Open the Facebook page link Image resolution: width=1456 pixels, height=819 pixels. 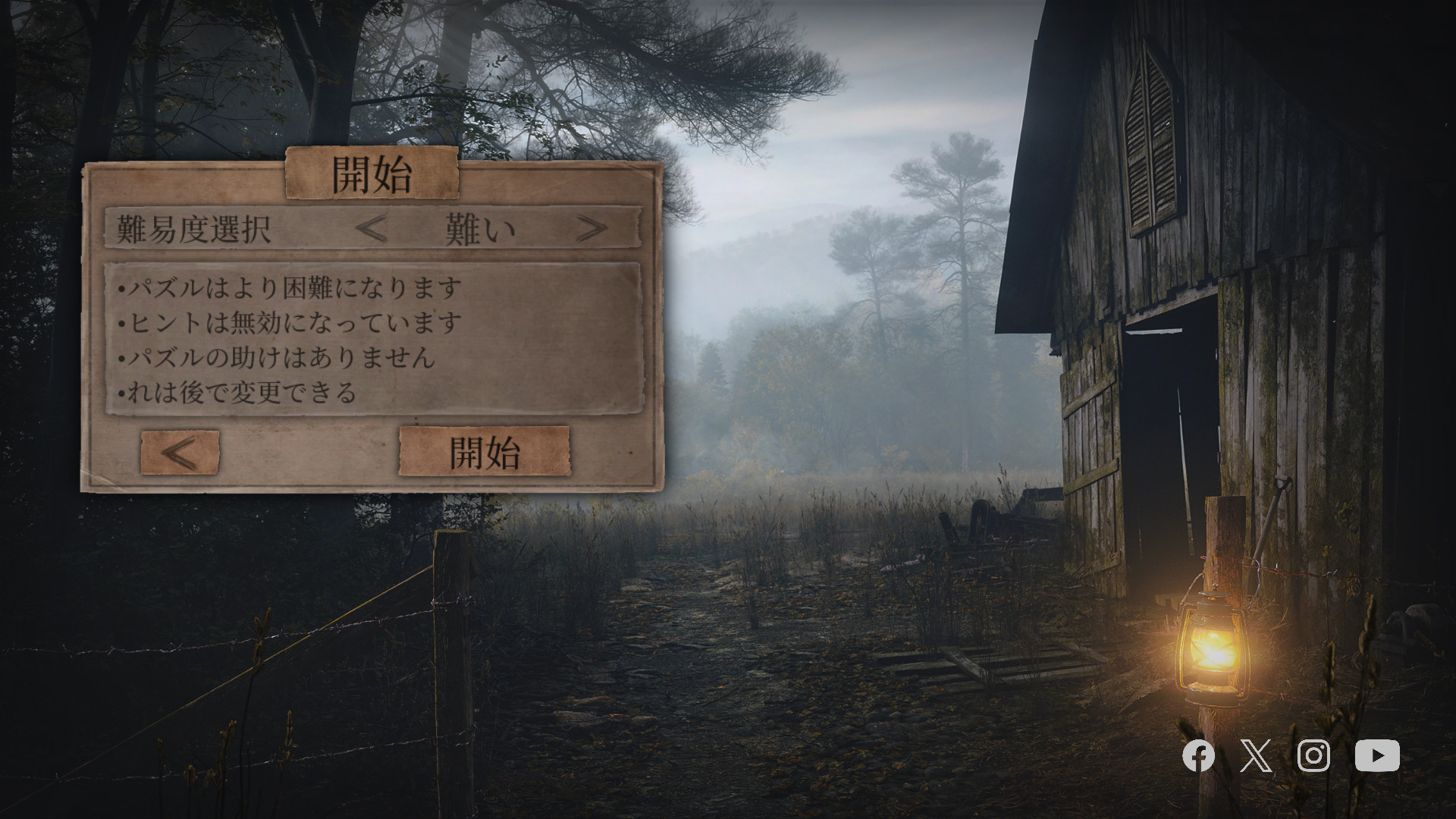1198,756
